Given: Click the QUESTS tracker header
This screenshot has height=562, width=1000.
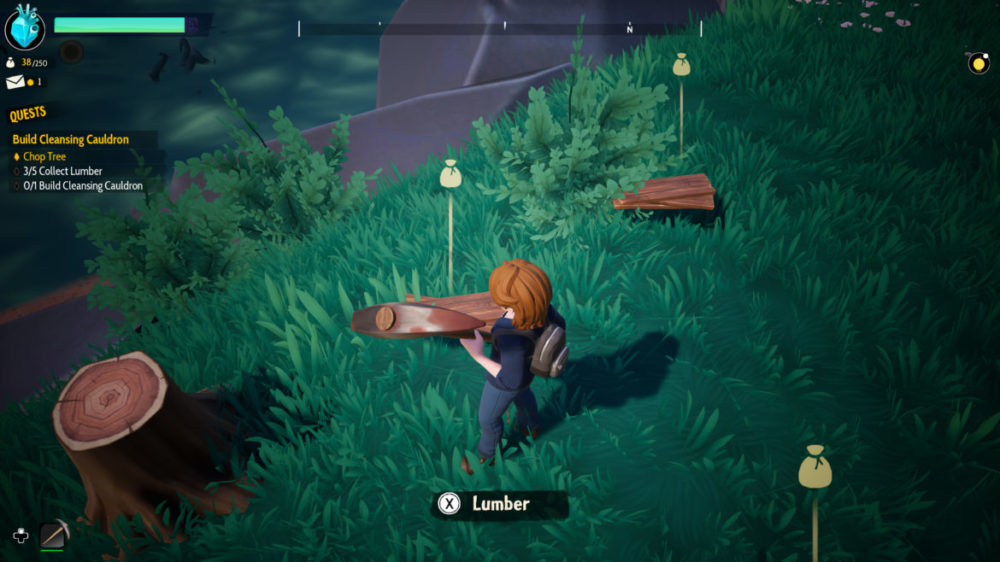Looking at the screenshot, I should 28,114.
